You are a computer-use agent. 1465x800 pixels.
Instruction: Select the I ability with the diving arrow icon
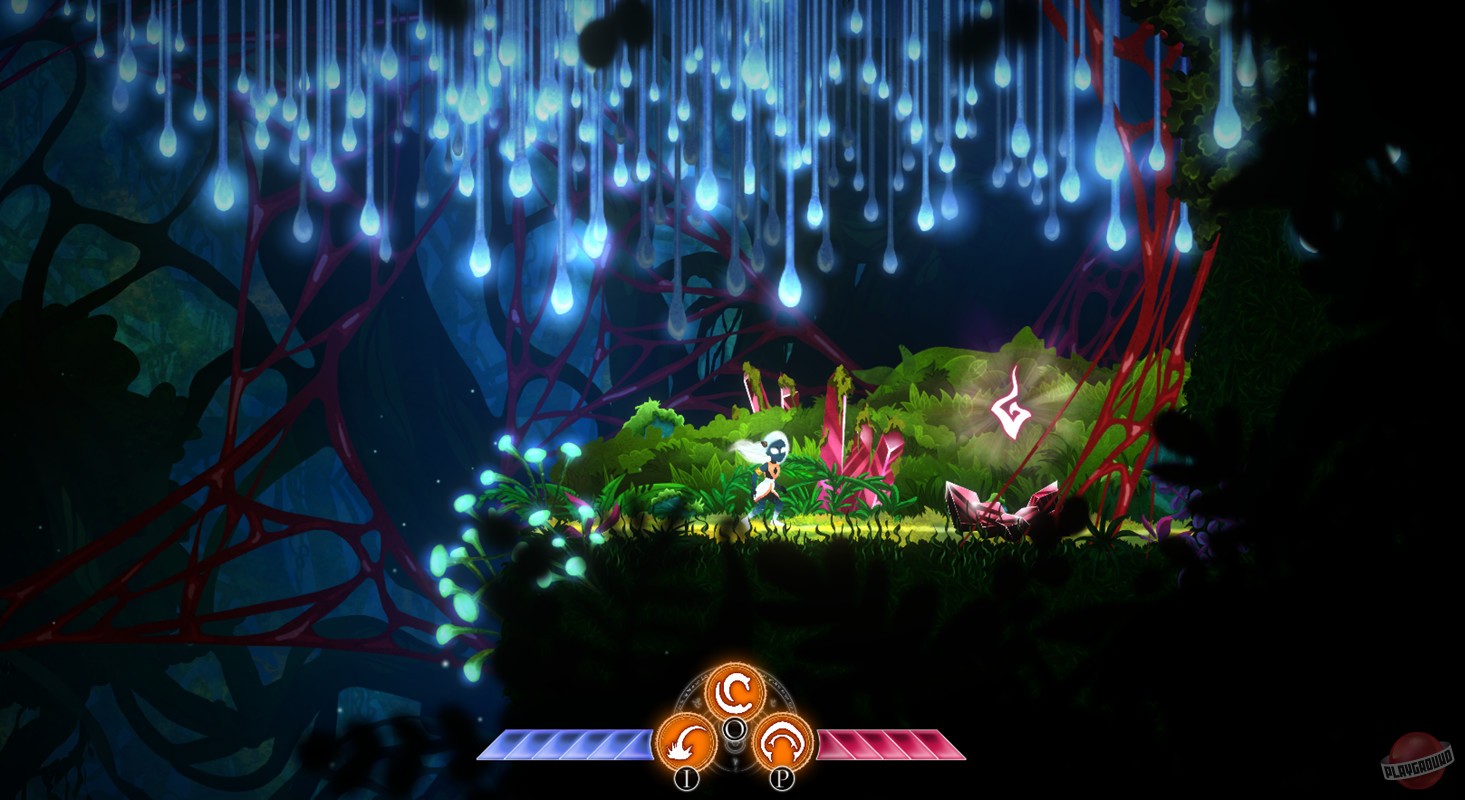(689, 742)
